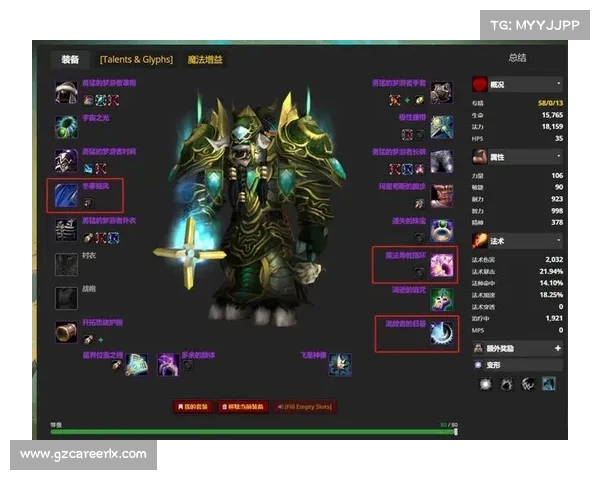Select the crescent moon trinket slot

pyautogui.click(x=441, y=333)
